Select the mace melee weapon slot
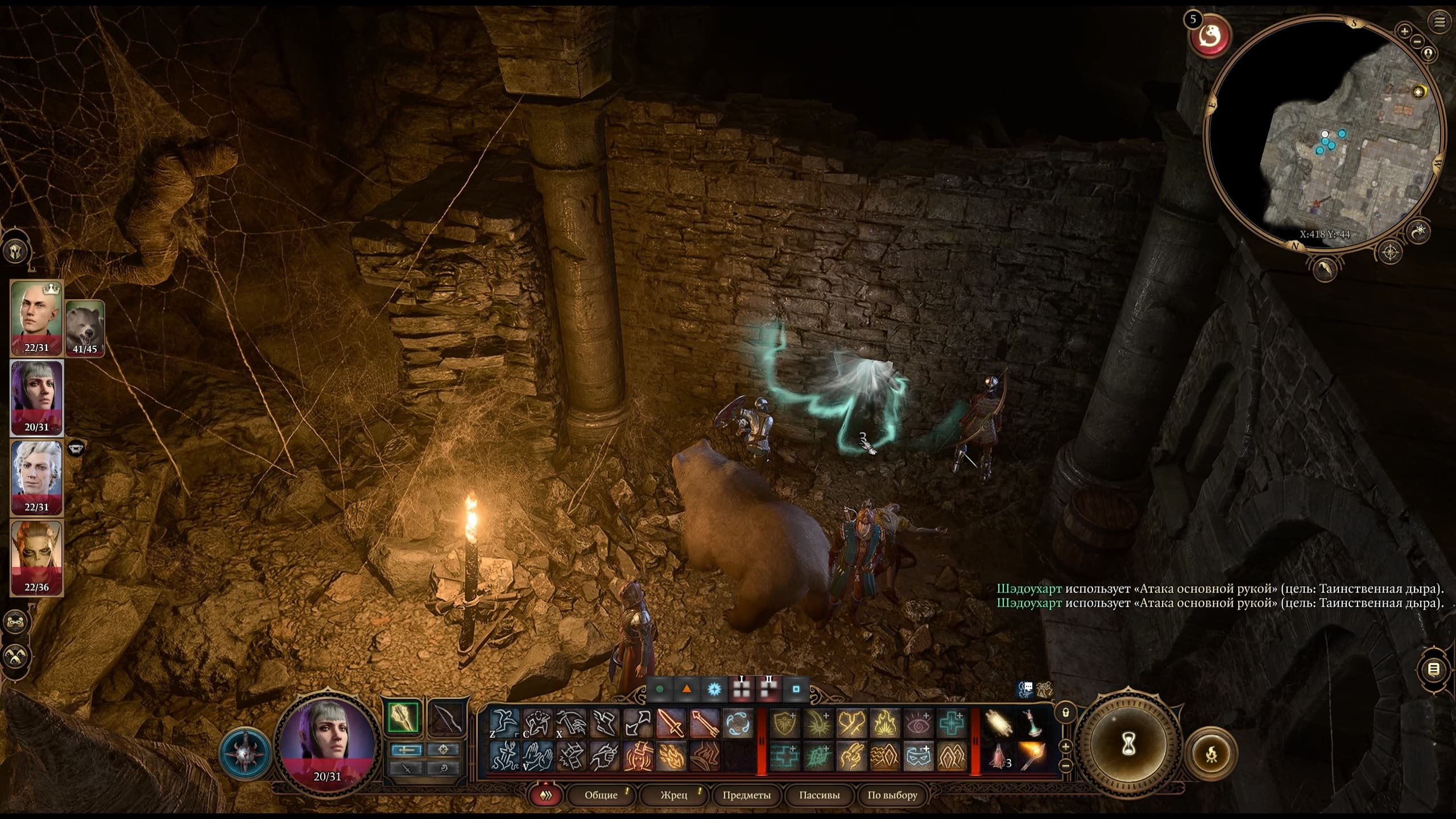Screen dimensions: 1456x819 pos(404,718)
